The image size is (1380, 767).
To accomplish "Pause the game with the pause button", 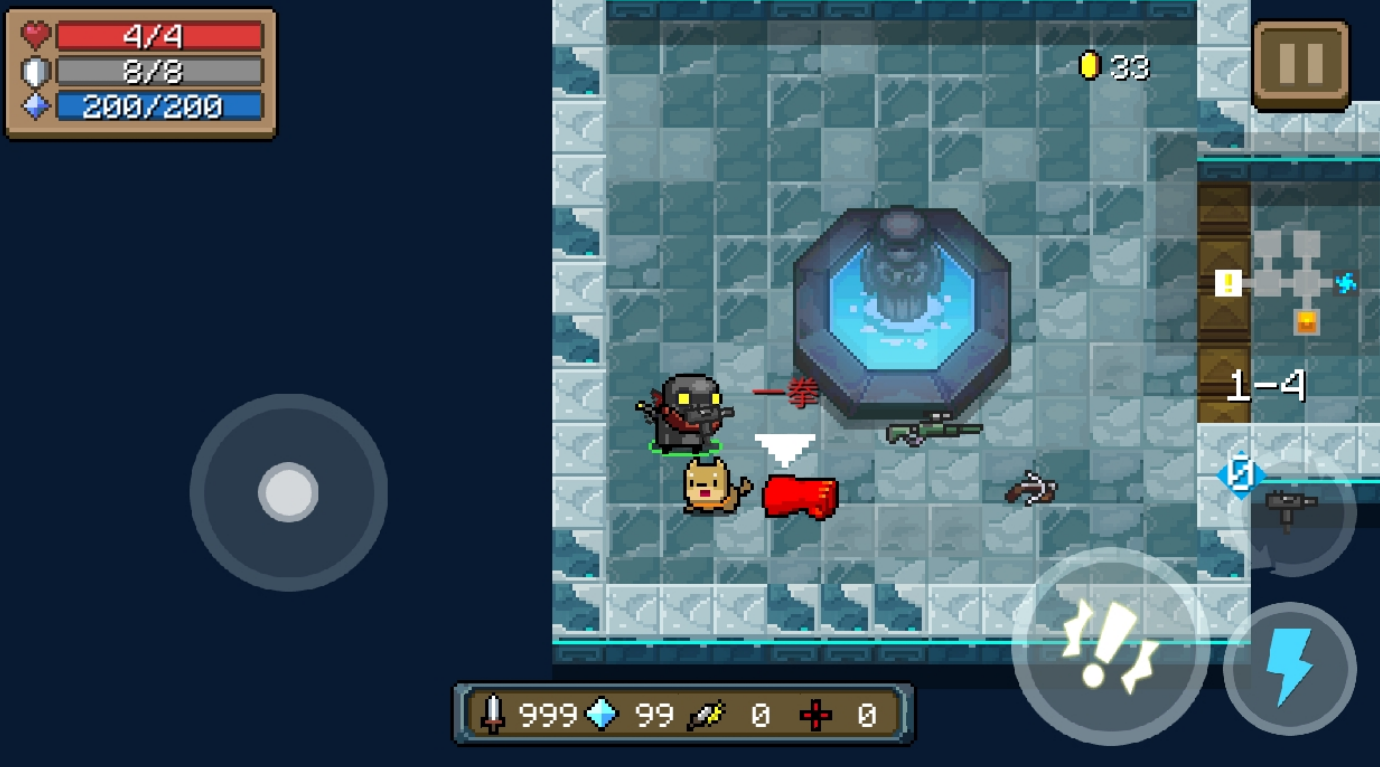I will tap(1301, 64).
